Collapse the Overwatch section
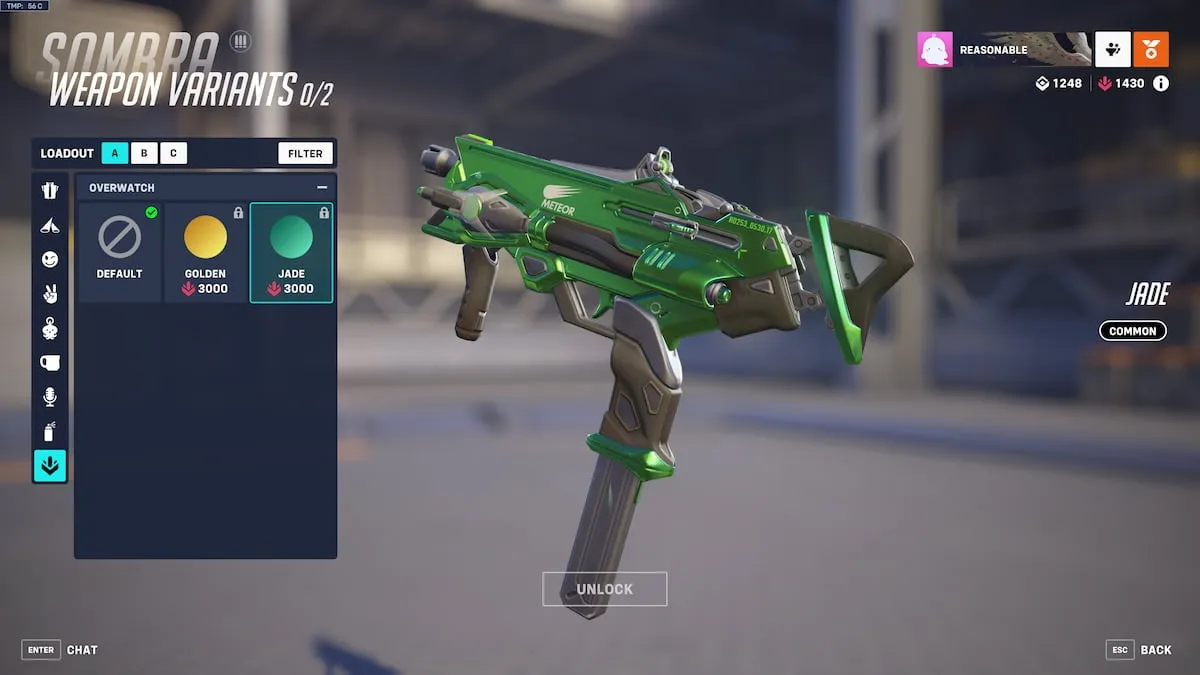The image size is (1200, 675). point(322,187)
